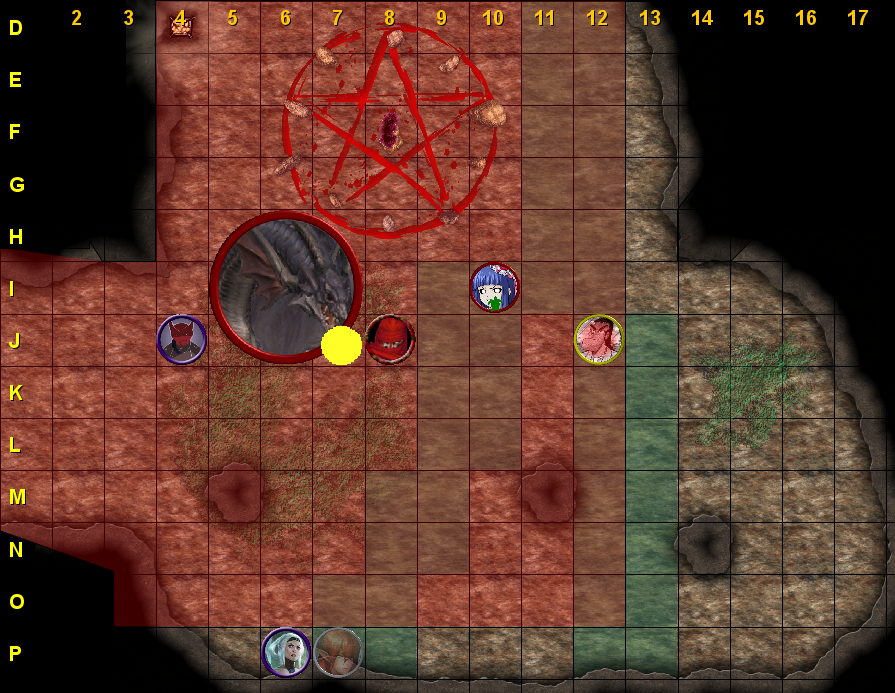Pick the red hooded figure token

coord(390,339)
